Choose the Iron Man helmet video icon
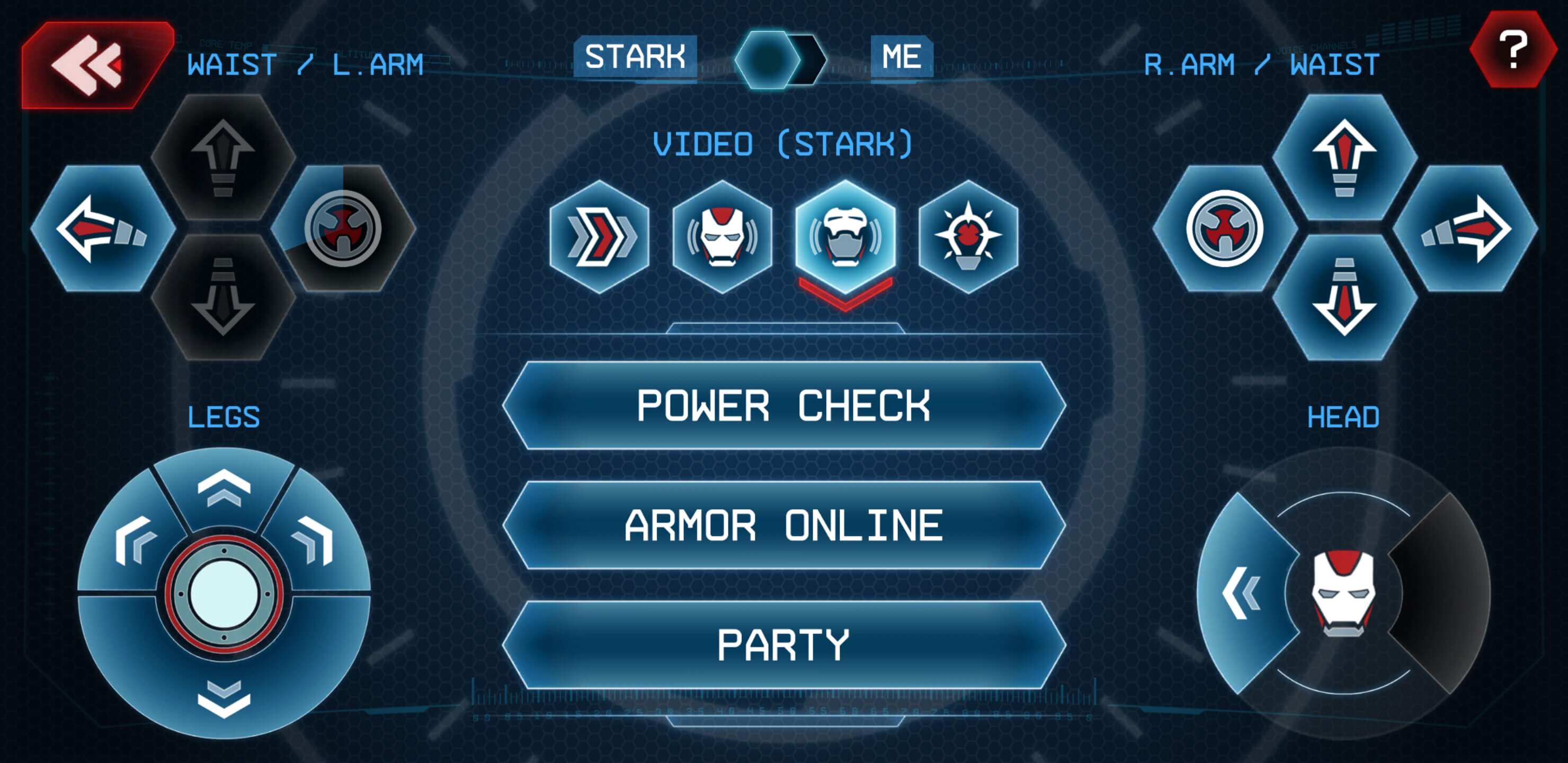 [723, 236]
